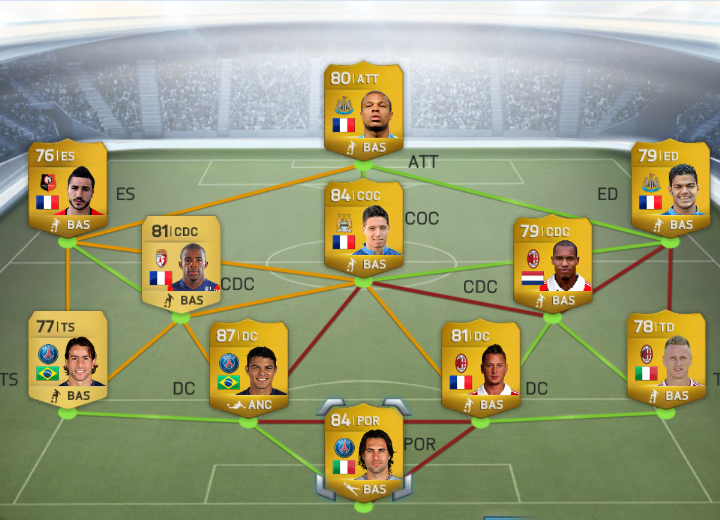Image resolution: width=720 pixels, height=520 pixels.
Task: Select the 87-rated DC defender card
Action: tap(248, 366)
